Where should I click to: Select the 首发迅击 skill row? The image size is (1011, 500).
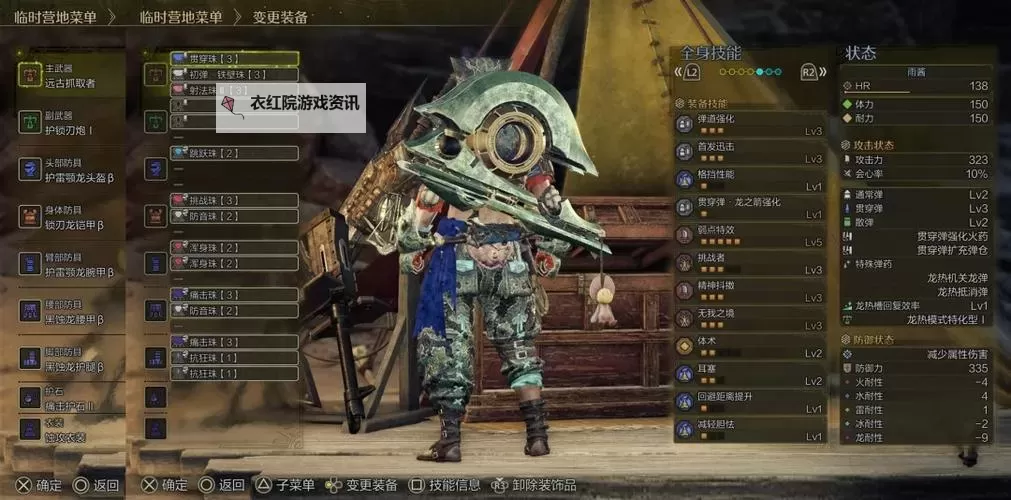coord(750,152)
